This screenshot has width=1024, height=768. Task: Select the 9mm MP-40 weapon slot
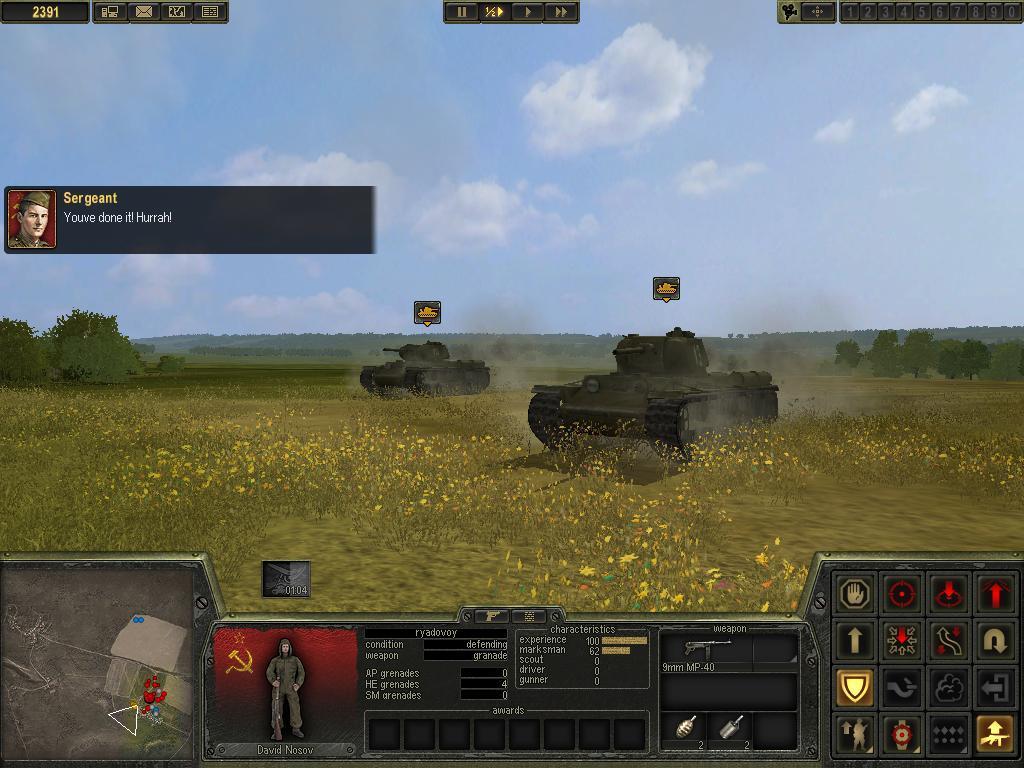[707, 651]
